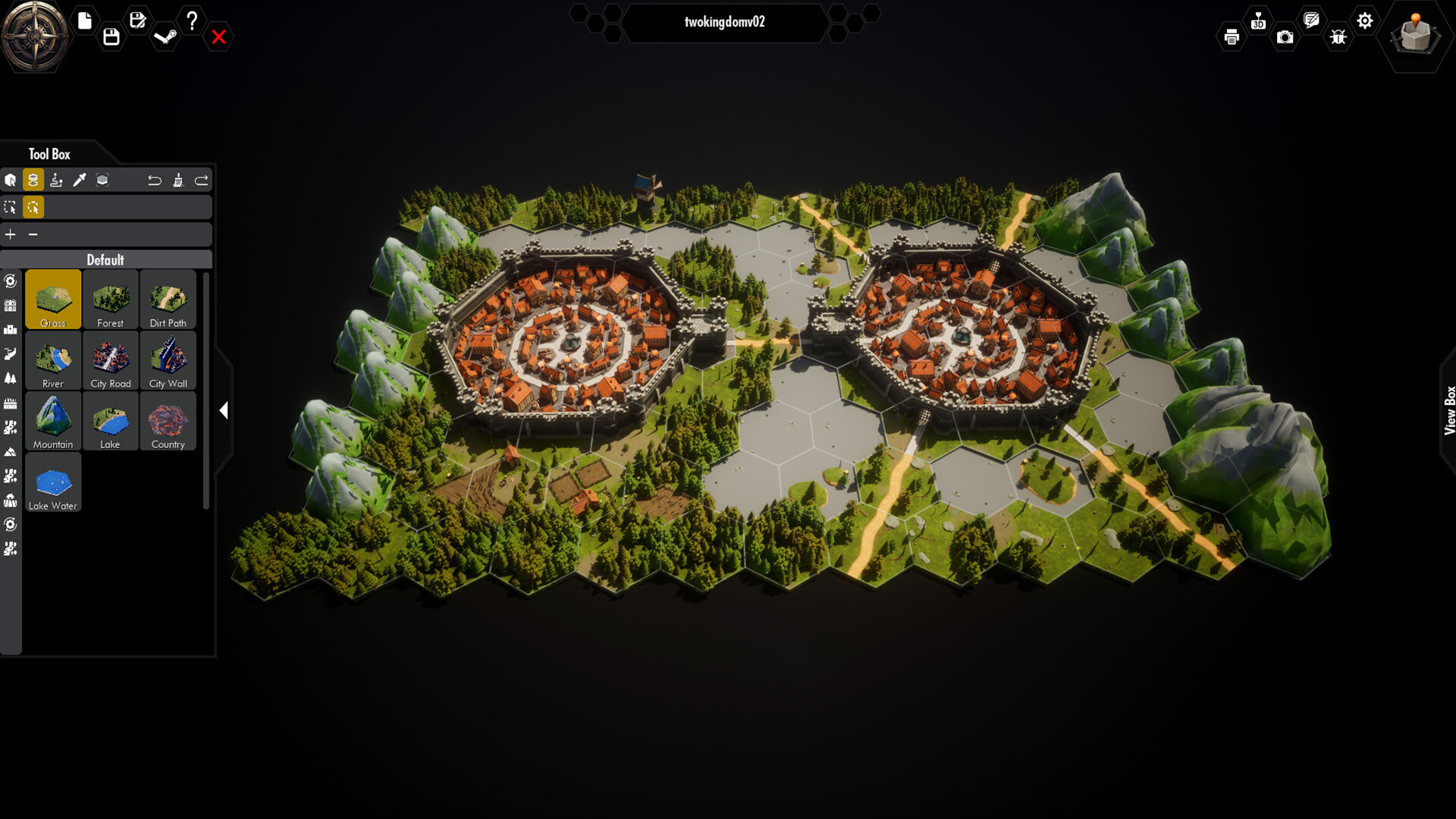Undo the last edit
Viewport: 1456px width, 819px height.
click(155, 180)
